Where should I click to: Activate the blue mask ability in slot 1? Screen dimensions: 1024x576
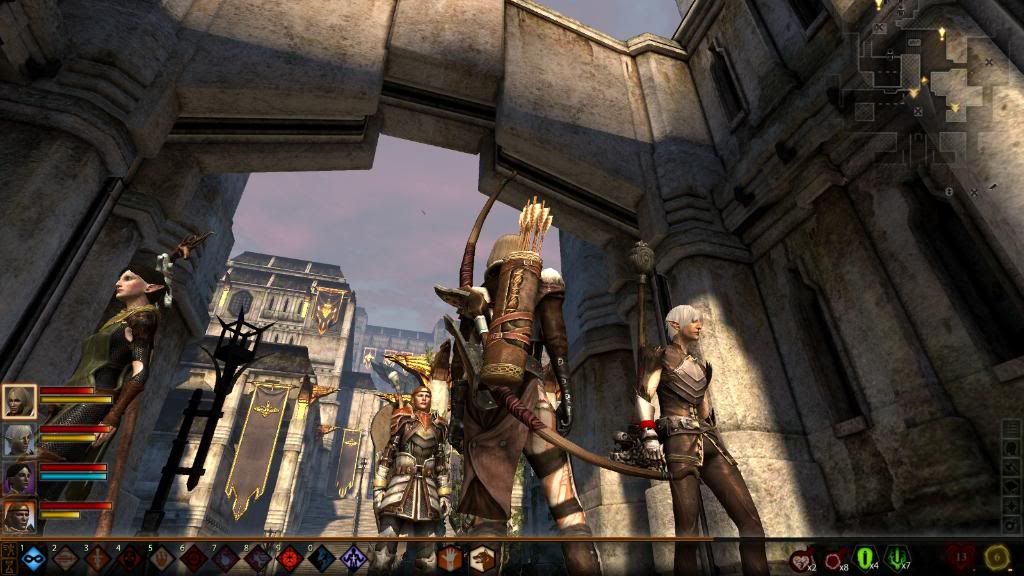click(x=33, y=558)
